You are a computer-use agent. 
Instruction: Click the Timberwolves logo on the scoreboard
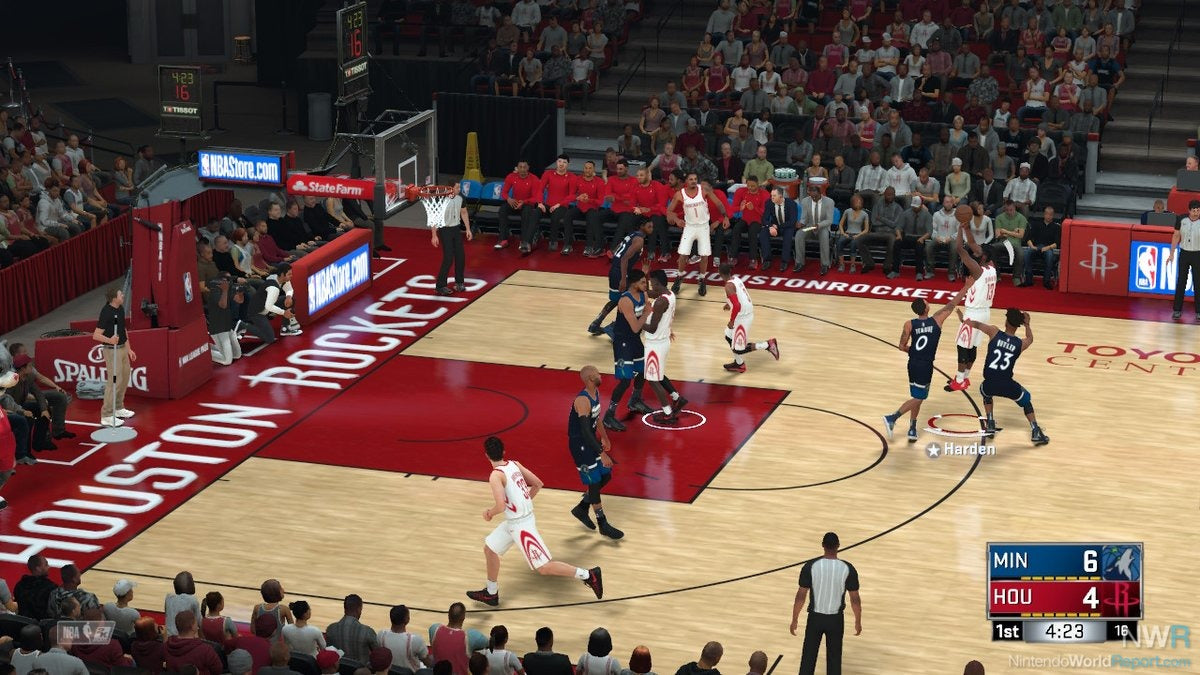(1121, 562)
